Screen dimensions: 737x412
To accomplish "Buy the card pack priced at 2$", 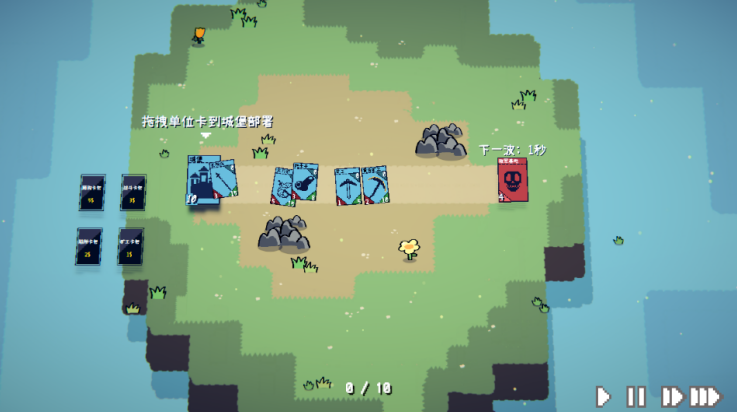I will [x=89, y=247].
